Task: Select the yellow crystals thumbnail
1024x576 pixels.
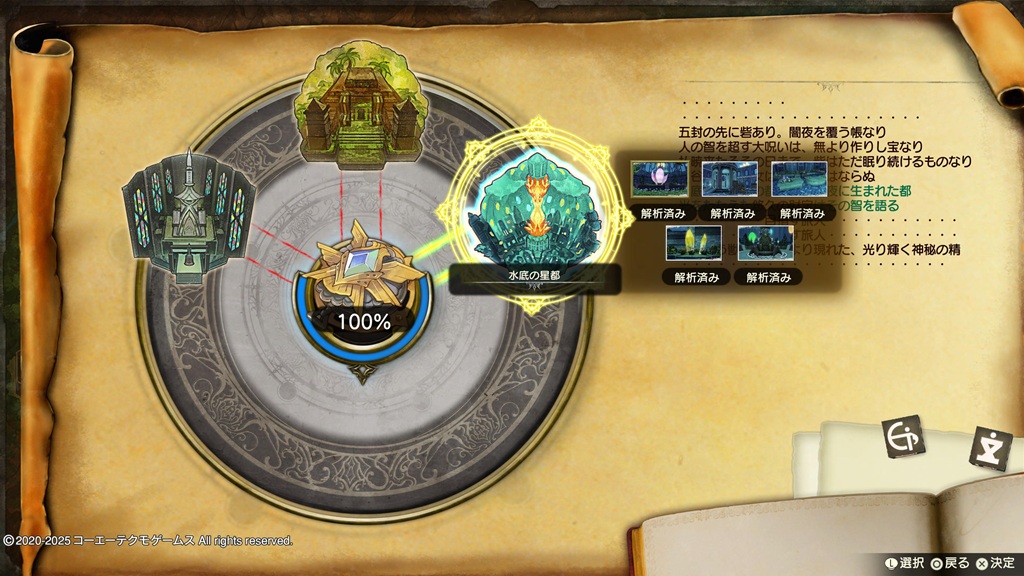Action: click(694, 243)
